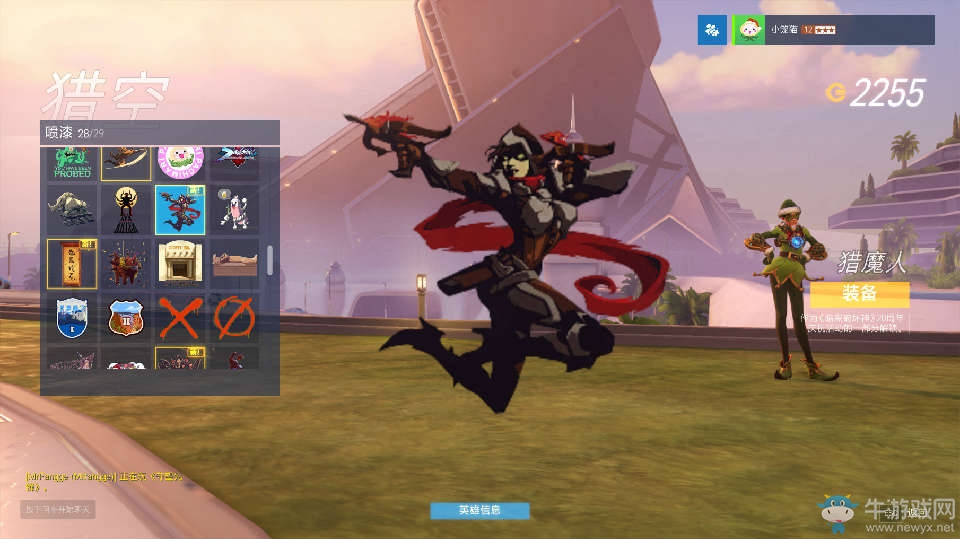
Task: Choose the stone sarcophagus spray
Action: pos(234,263)
